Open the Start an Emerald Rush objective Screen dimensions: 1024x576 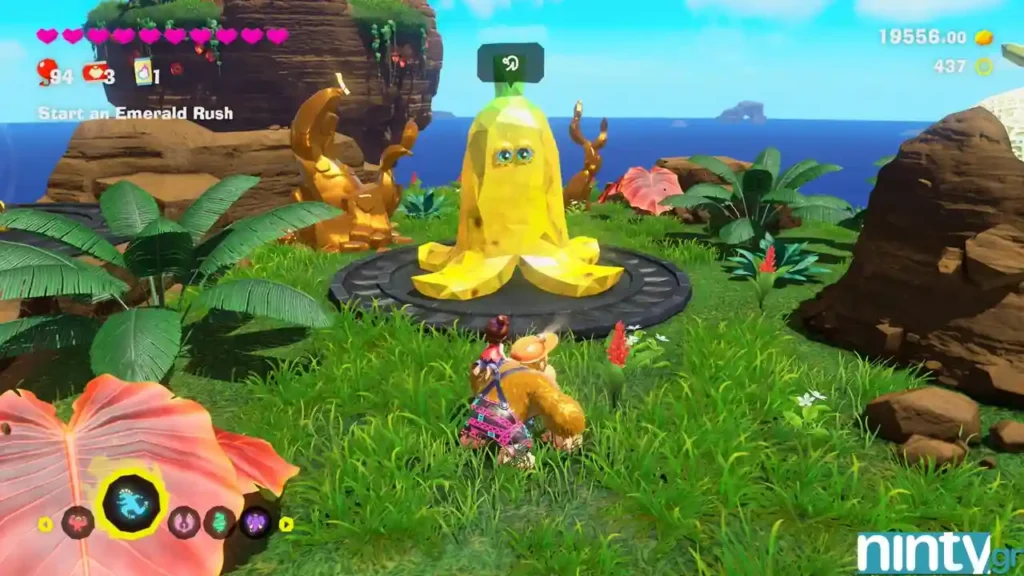pyautogui.click(x=135, y=113)
